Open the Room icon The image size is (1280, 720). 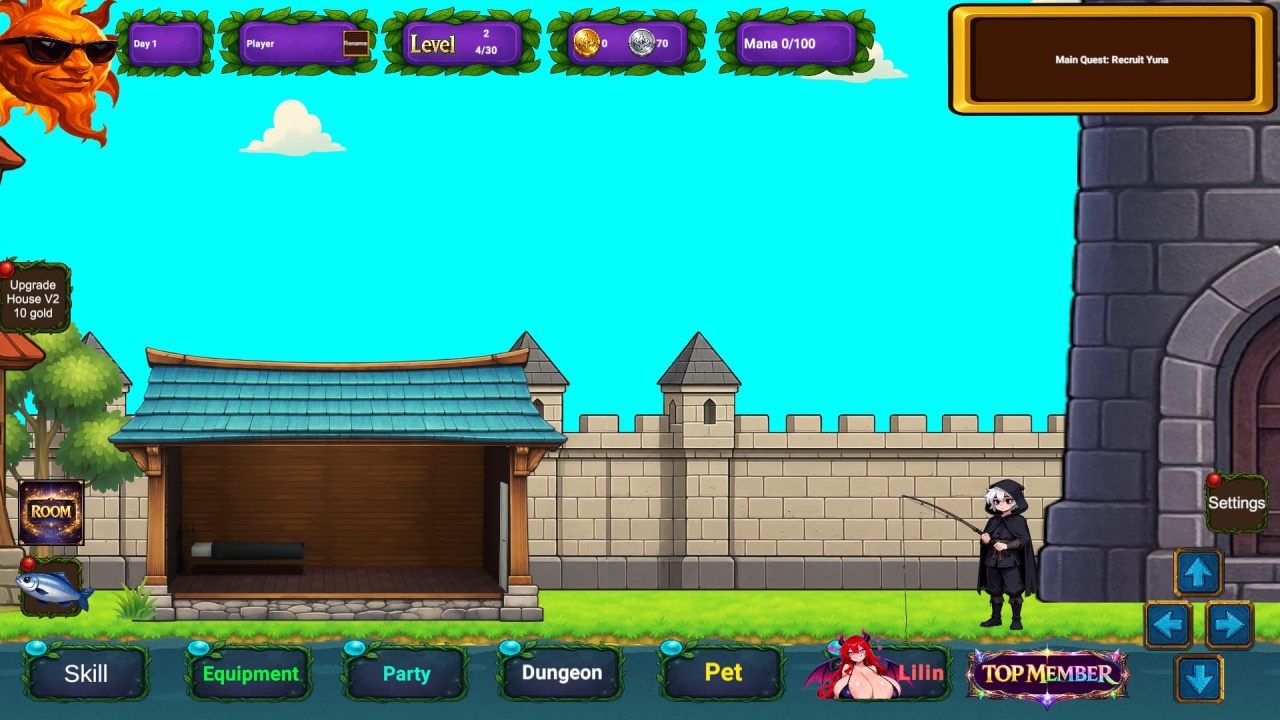click(51, 512)
